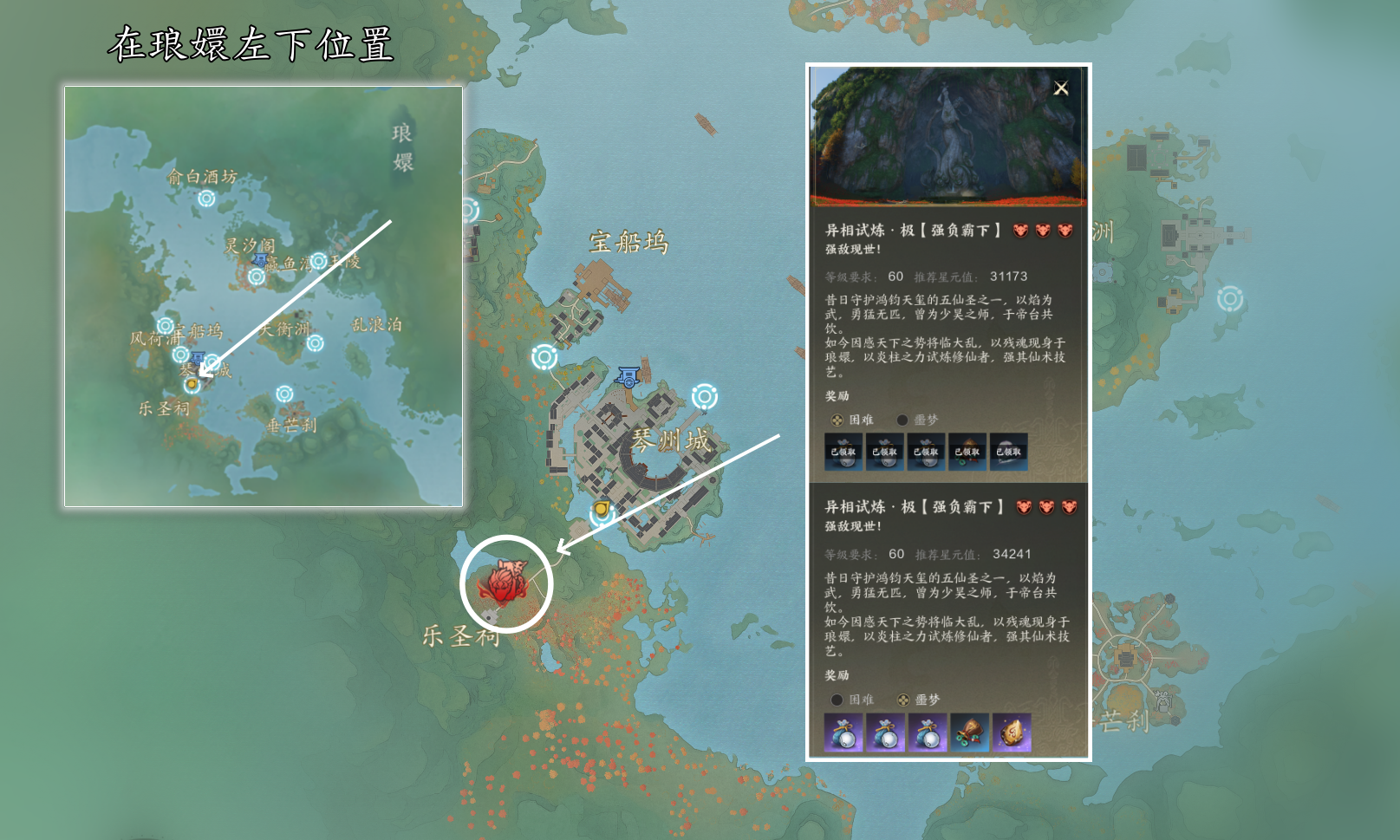Click the red boss marker near 乐圣祠
The height and width of the screenshot is (840, 1400).
pyautogui.click(x=505, y=582)
